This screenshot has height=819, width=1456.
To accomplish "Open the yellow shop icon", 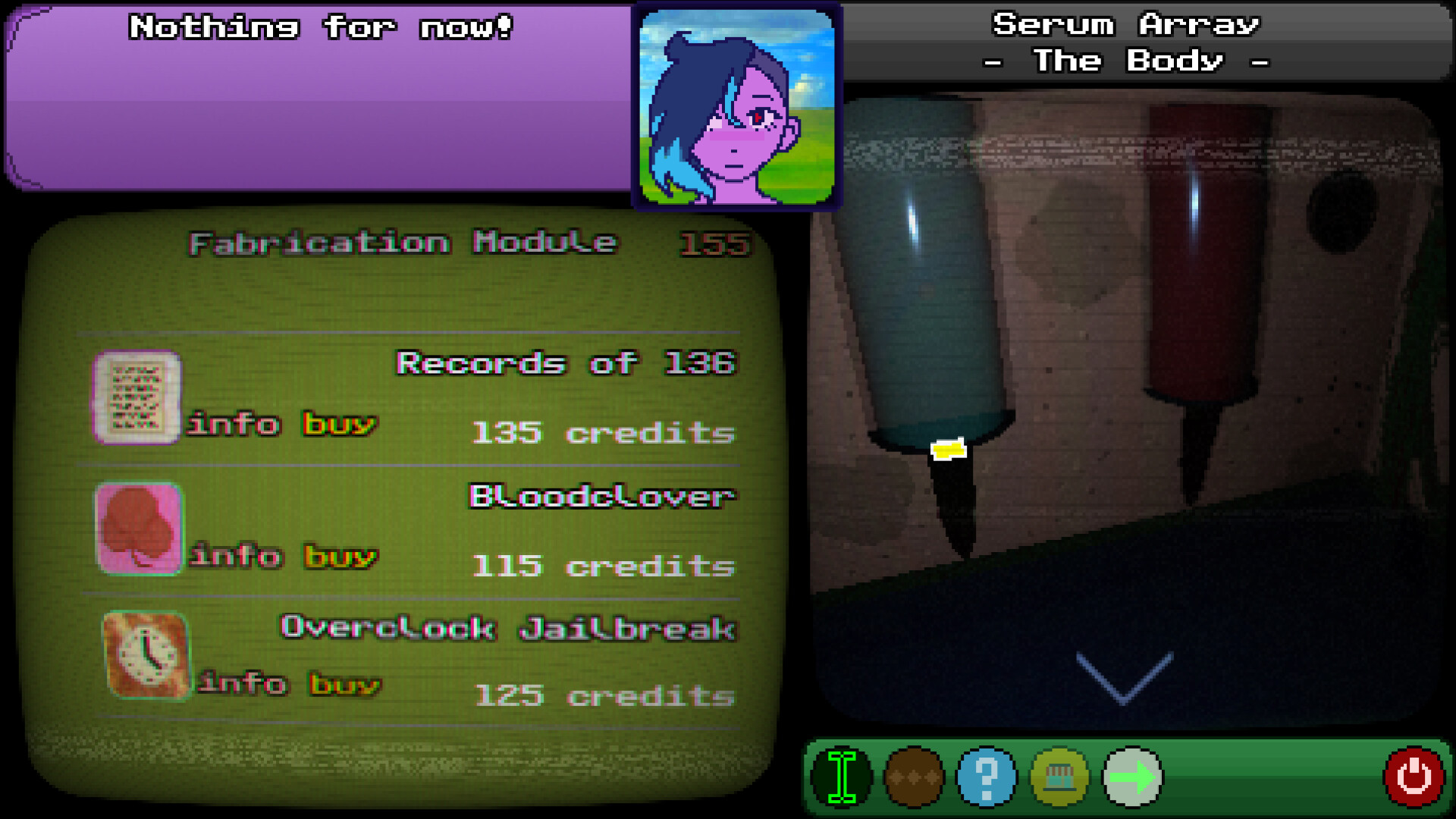I will click(x=1059, y=777).
